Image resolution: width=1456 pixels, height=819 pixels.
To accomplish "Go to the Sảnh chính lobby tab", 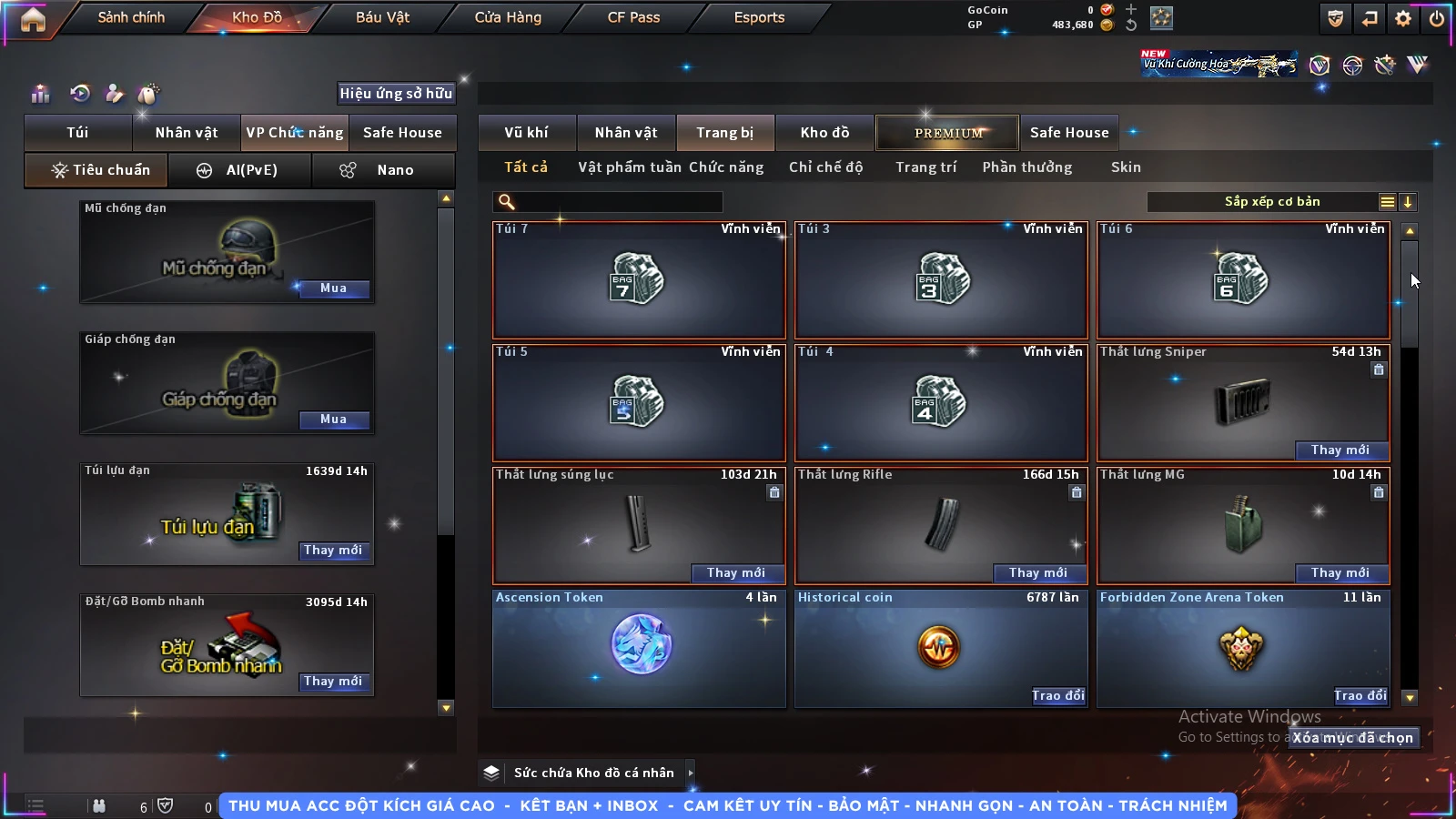I will coord(131,17).
